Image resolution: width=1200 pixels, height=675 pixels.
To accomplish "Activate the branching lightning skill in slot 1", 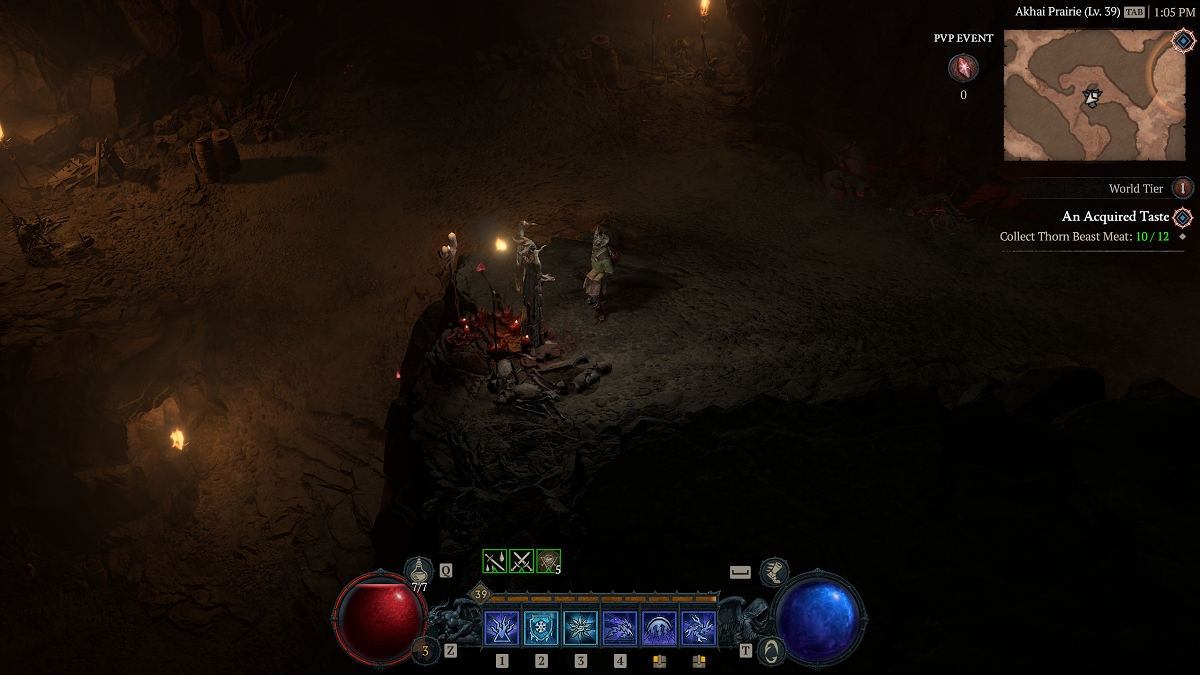I will coord(502,628).
